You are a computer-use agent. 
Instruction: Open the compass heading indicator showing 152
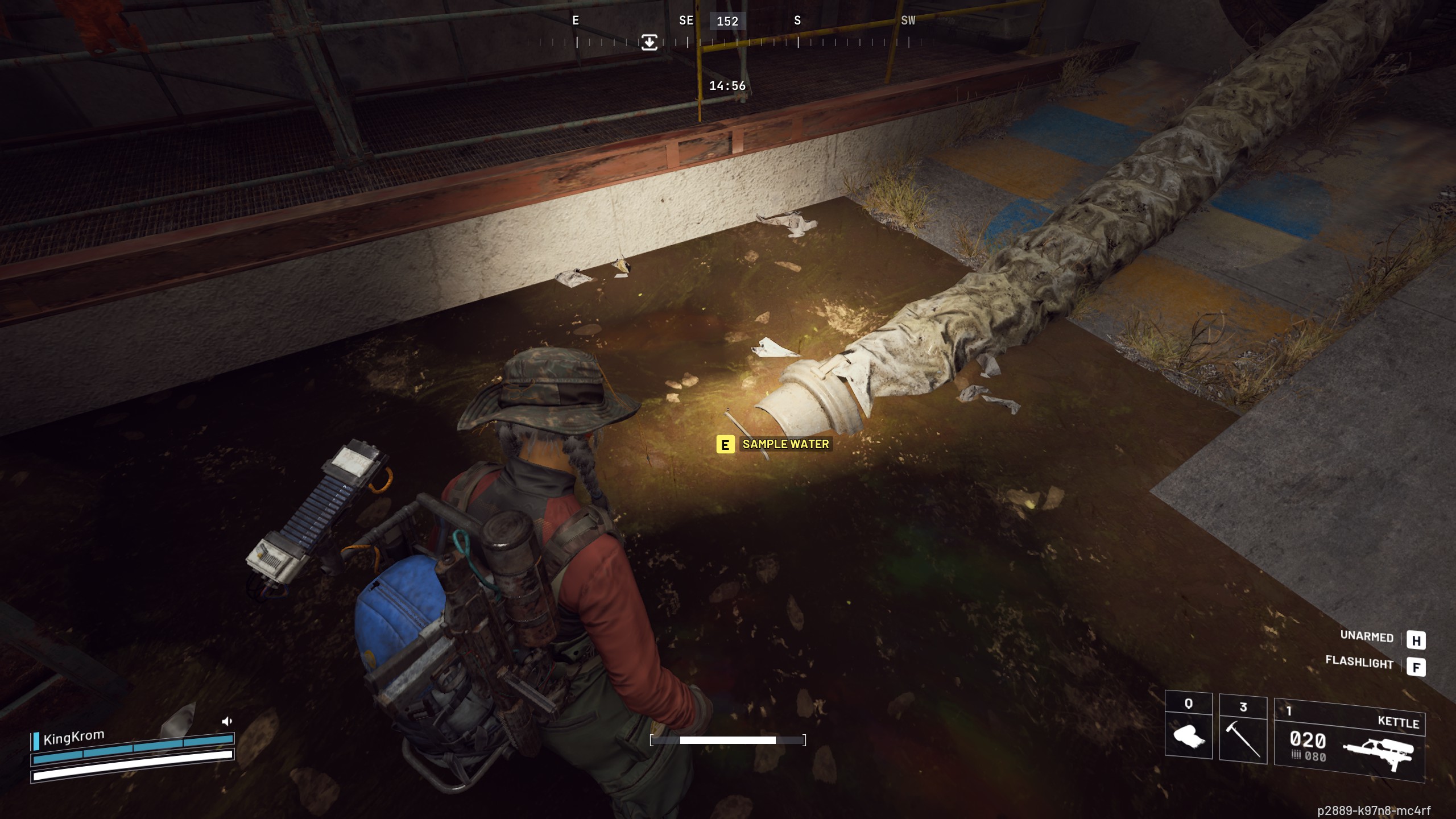coord(728,22)
